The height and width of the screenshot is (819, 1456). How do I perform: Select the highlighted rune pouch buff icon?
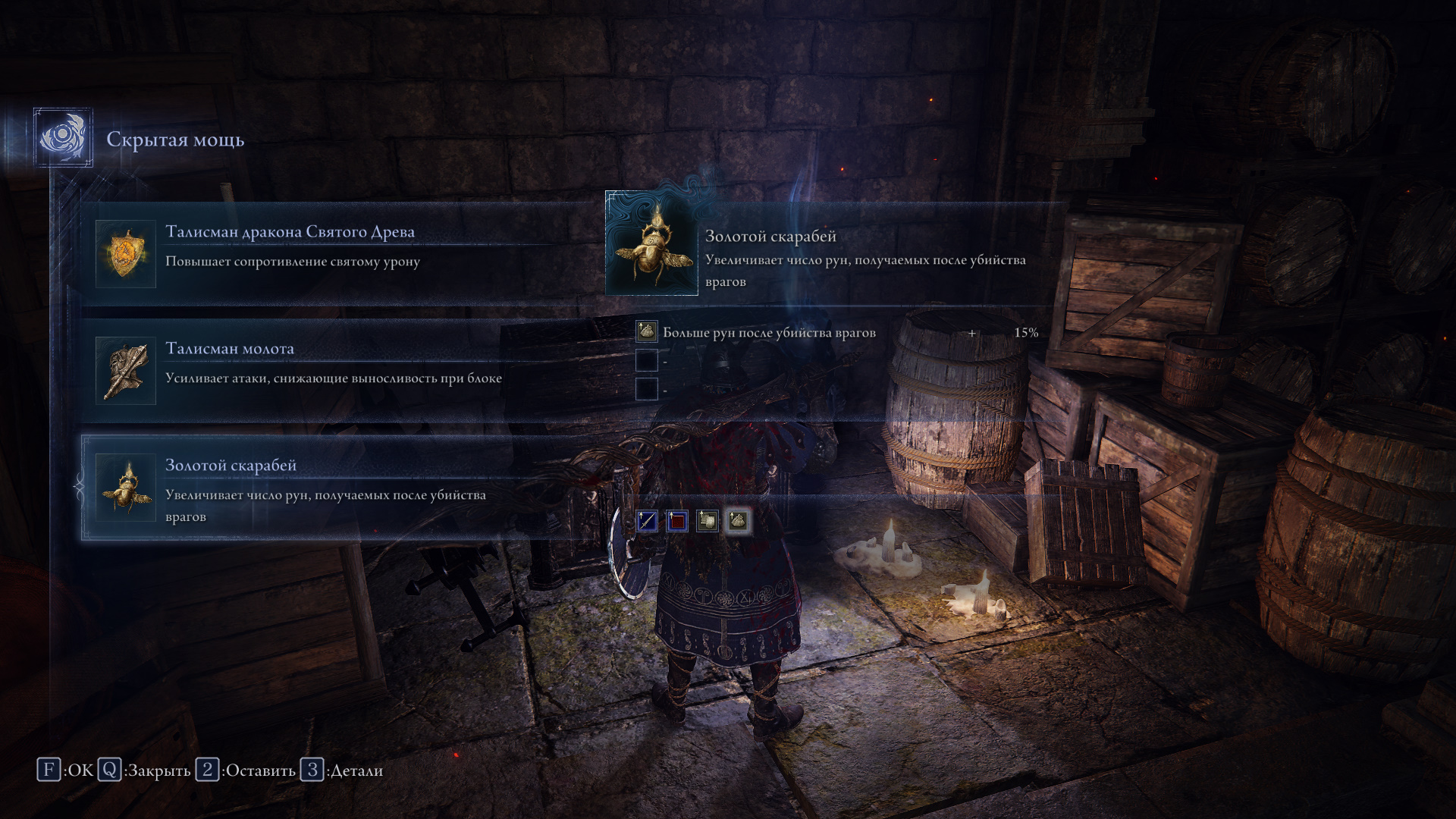pos(738,521)
